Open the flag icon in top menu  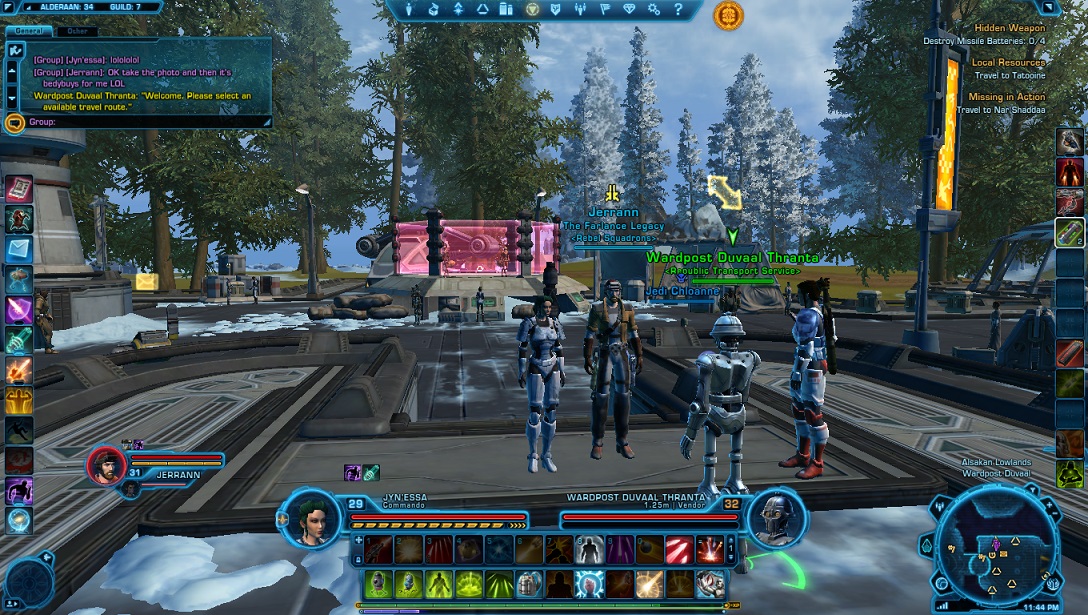pyautogui.click(x=604, y=10)
